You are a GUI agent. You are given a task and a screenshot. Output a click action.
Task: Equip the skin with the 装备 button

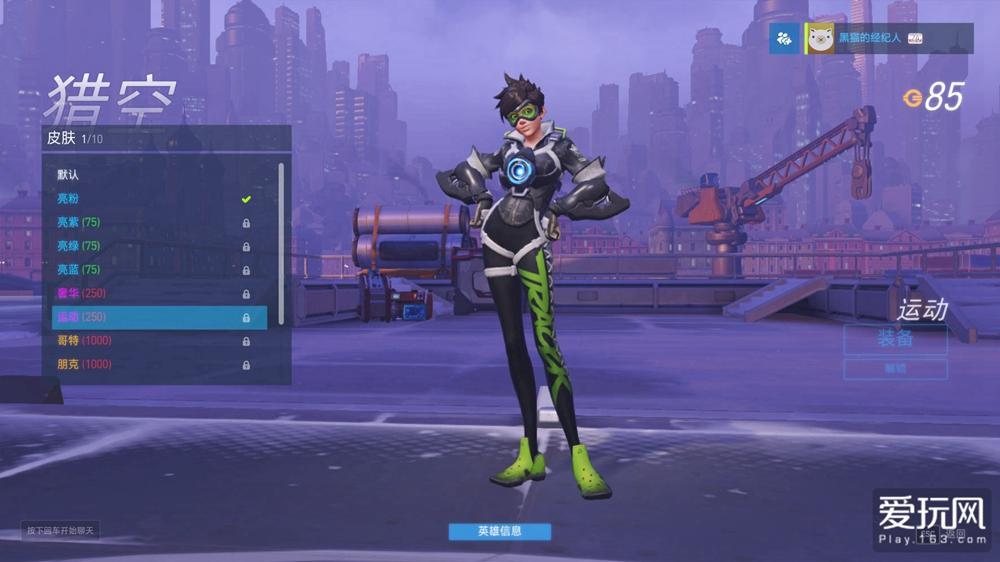(895, 339)
